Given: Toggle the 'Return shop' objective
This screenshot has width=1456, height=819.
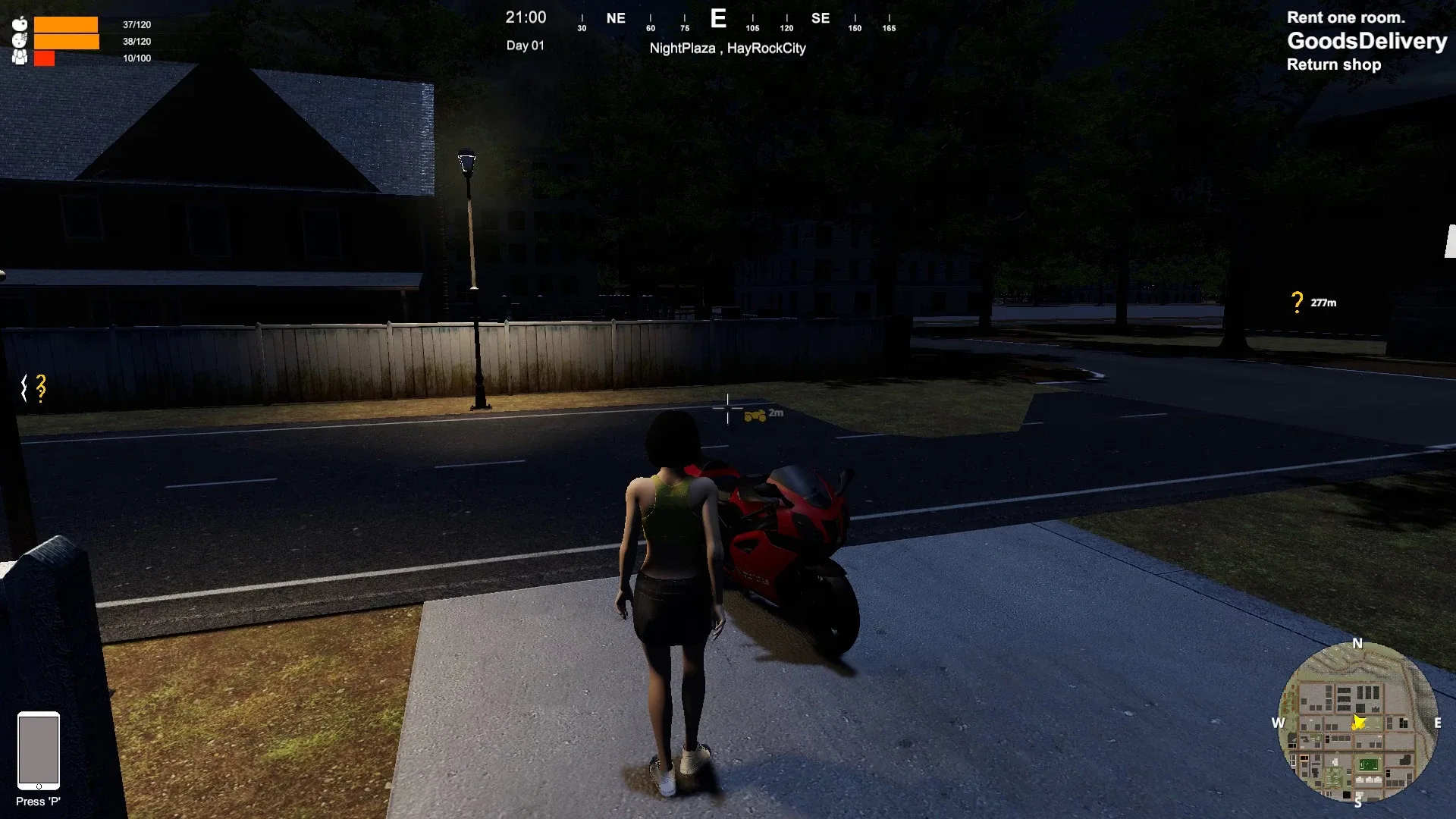Looking at the screenshot, I should click(x=1334, y=64).
